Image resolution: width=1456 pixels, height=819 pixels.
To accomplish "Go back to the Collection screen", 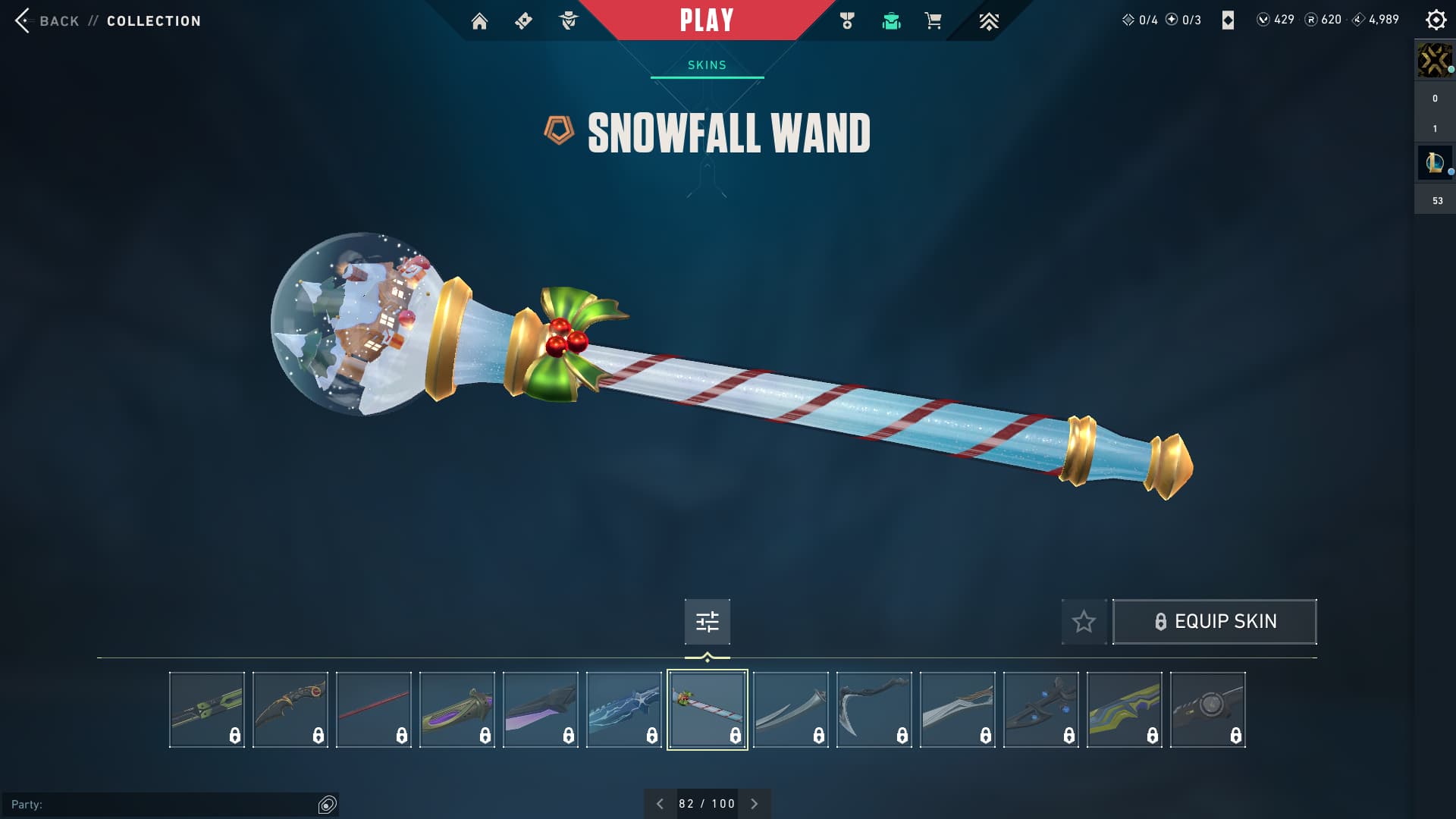I will pyautogui.click(x=58, y=21).
